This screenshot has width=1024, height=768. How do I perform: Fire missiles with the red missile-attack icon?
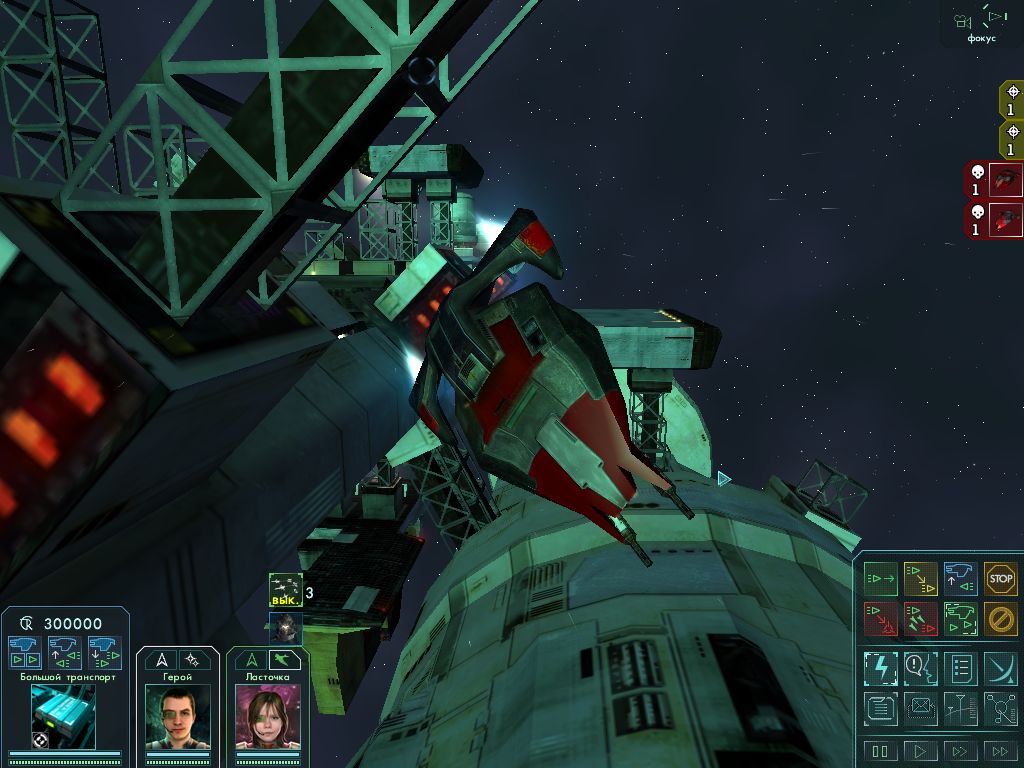920,619
